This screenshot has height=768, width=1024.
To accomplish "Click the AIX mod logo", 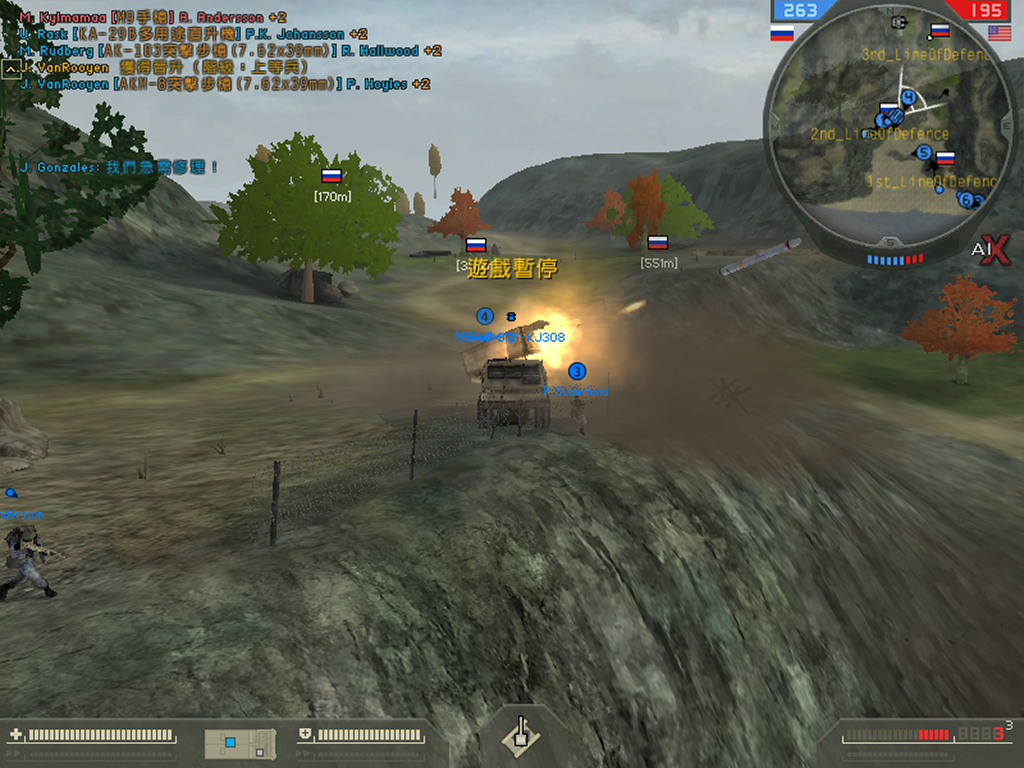I will 990,250.
